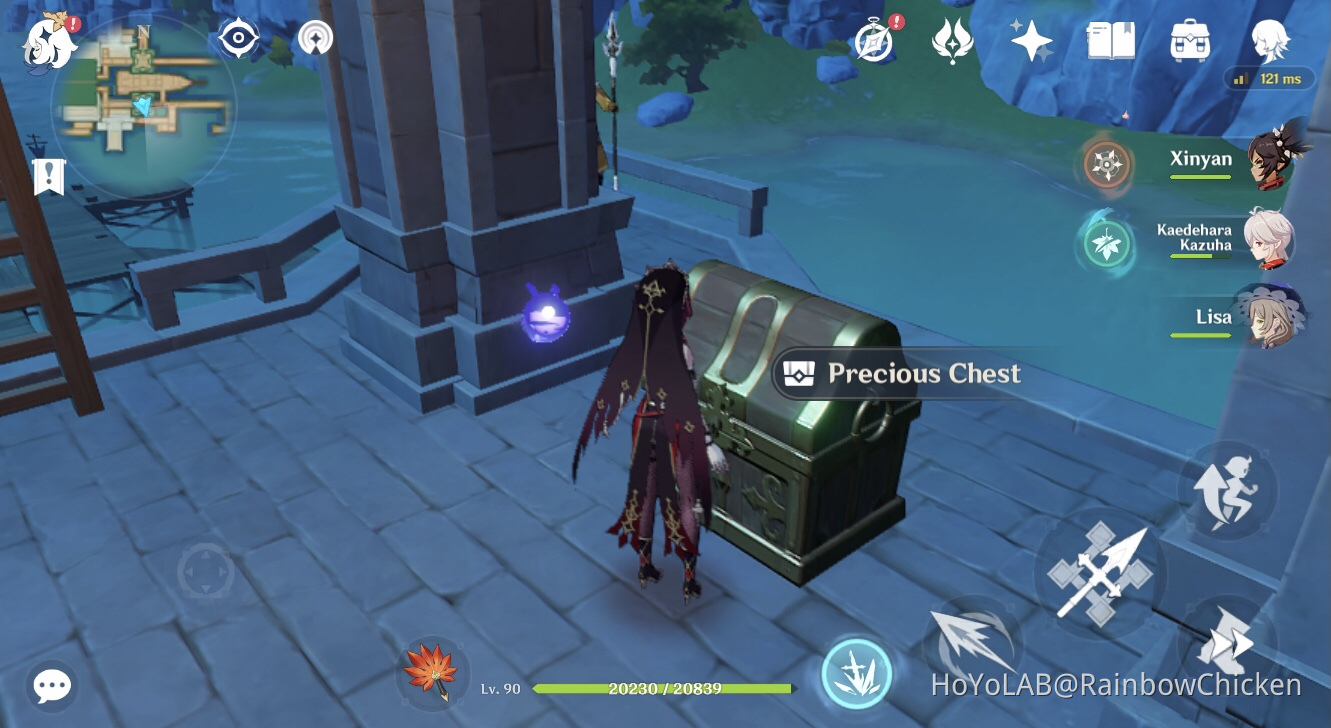Open the Adventurer Handbook
The width and height of the screenshot is (1331, 728).
tap(1110, 42)
